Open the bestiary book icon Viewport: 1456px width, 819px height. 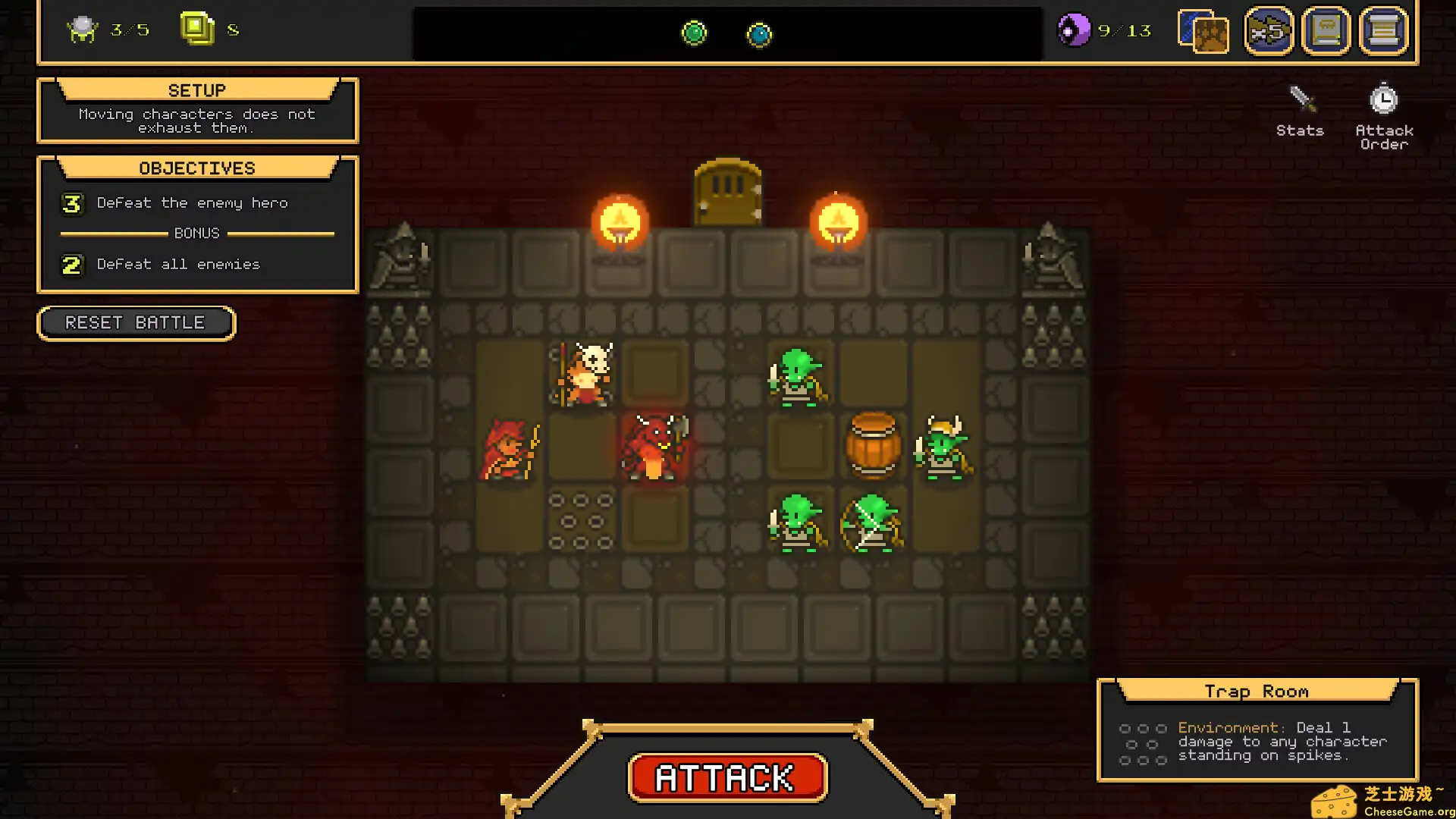click(x=1326, y=30)
